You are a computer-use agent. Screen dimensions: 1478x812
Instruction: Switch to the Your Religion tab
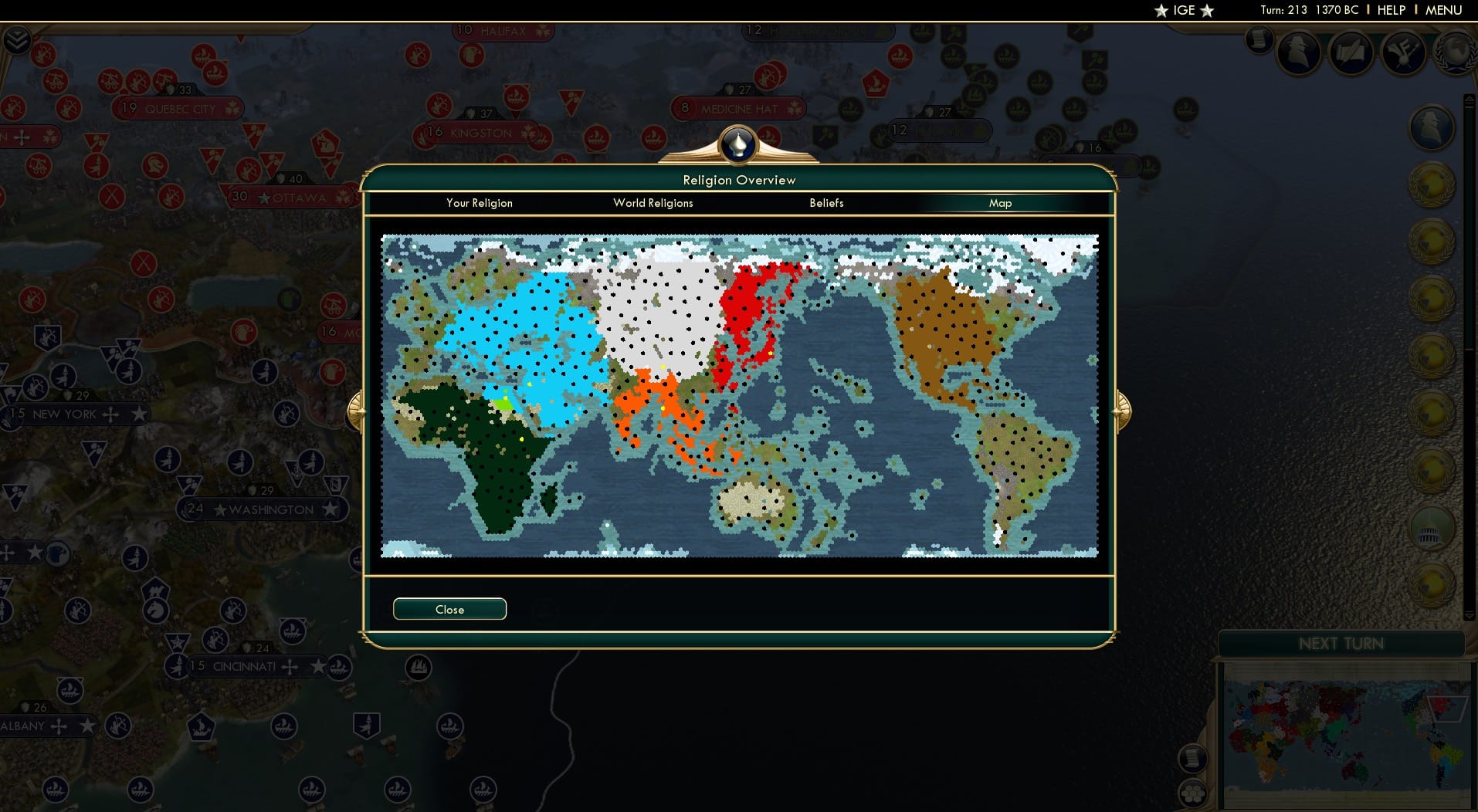(479, 203)
